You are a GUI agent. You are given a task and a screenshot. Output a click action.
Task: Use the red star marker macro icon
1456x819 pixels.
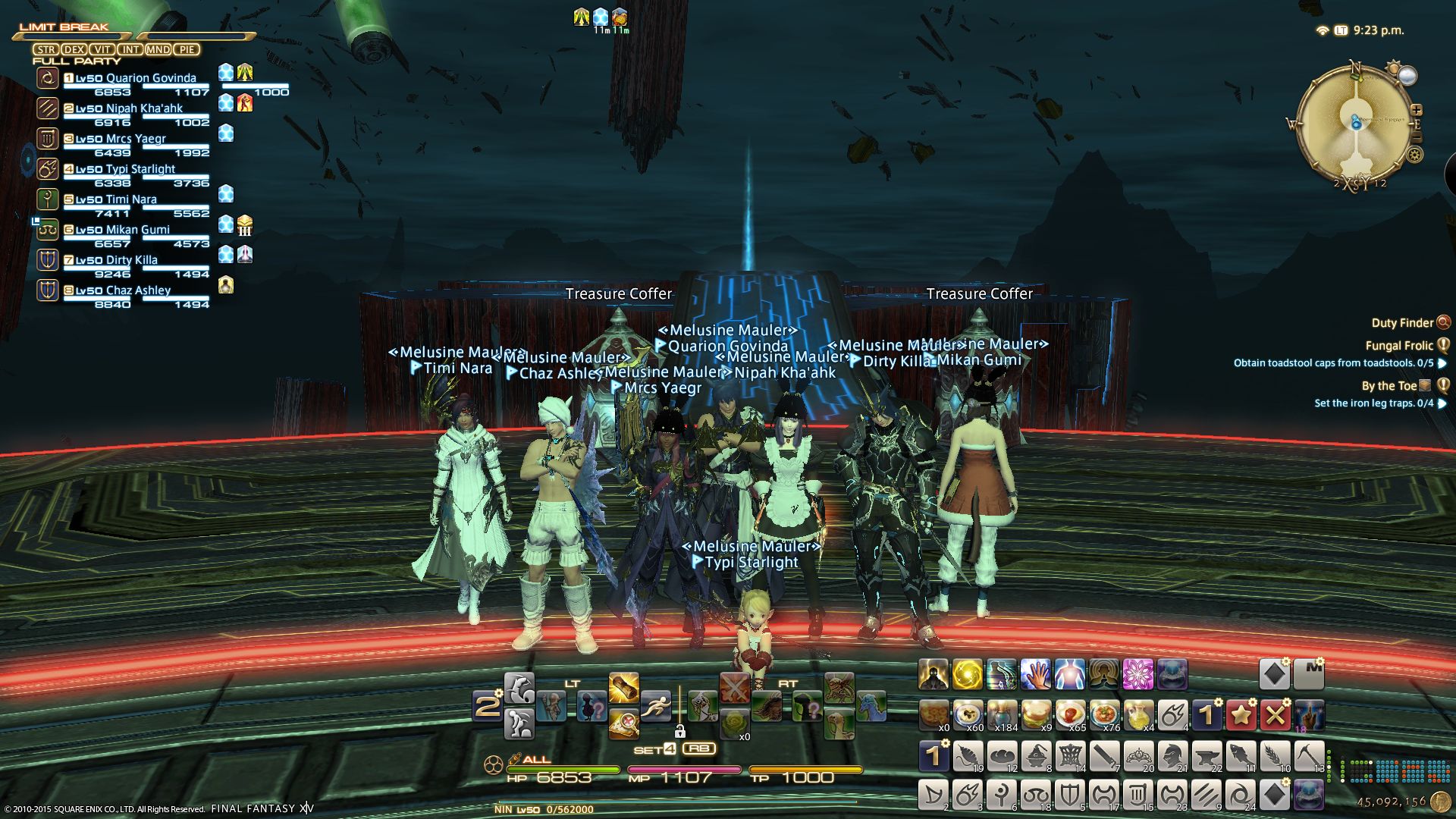click(1241, 714)
